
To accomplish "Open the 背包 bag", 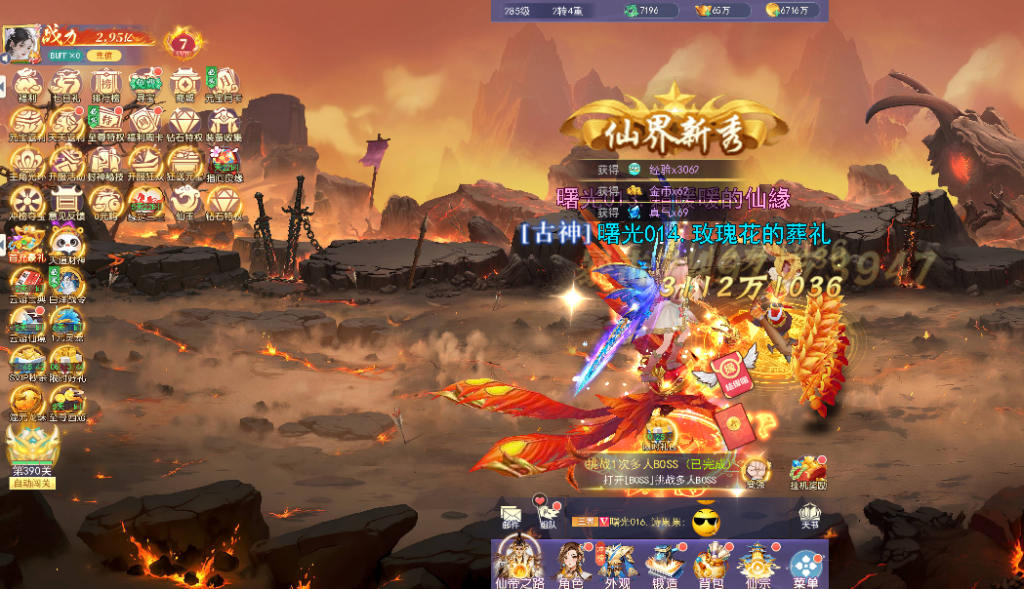I will click(x=711, y=564).
